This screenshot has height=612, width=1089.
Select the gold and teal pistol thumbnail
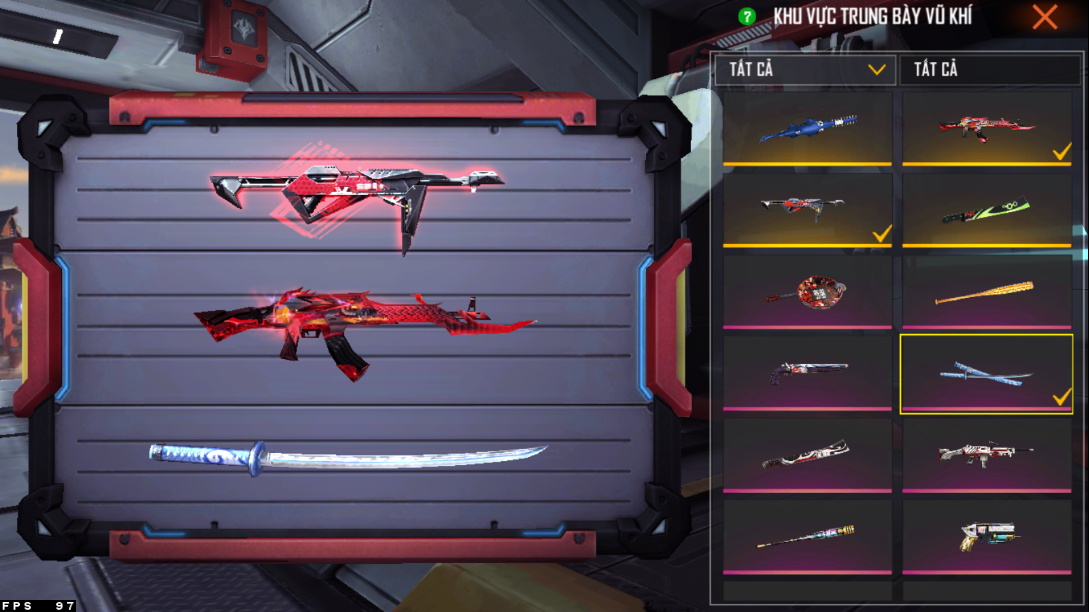[987, 536]
